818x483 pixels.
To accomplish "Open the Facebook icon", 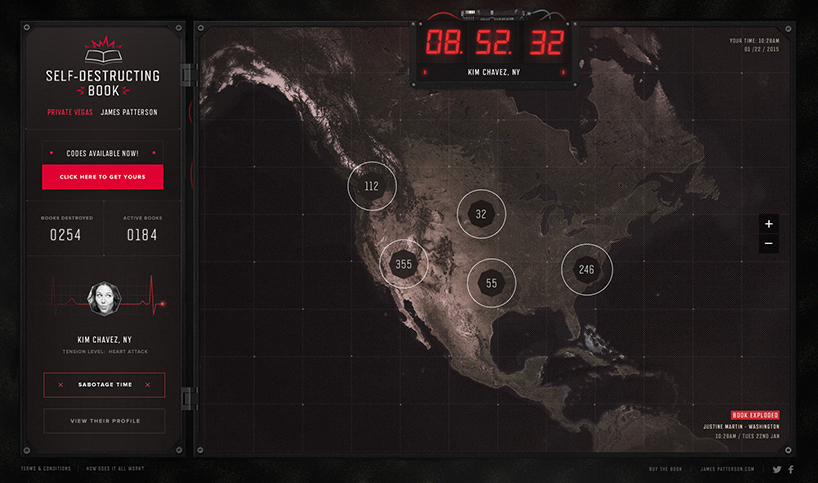I will [x=791, y=468].
